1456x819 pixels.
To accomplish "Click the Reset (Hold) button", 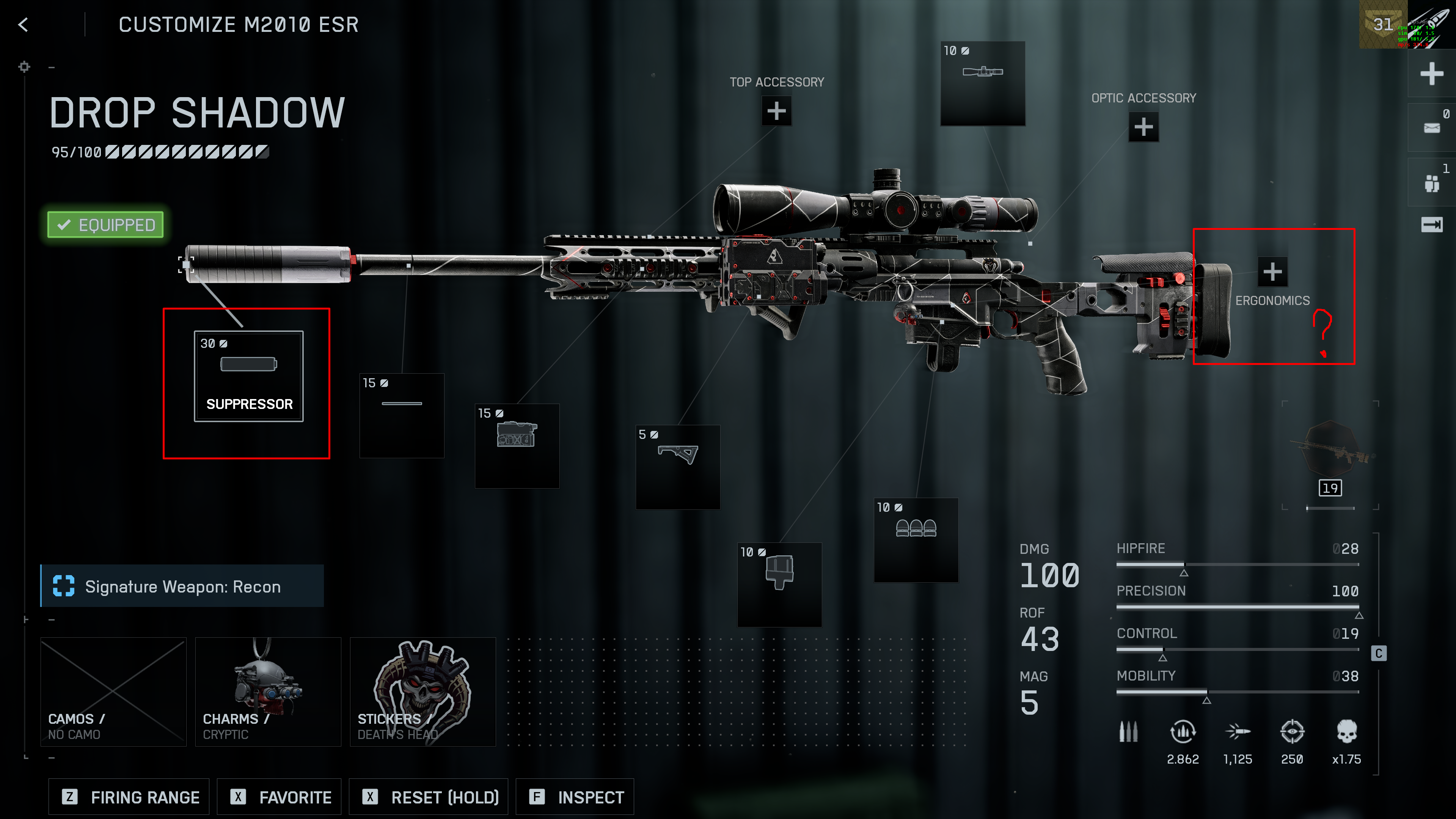I will 429,797.
